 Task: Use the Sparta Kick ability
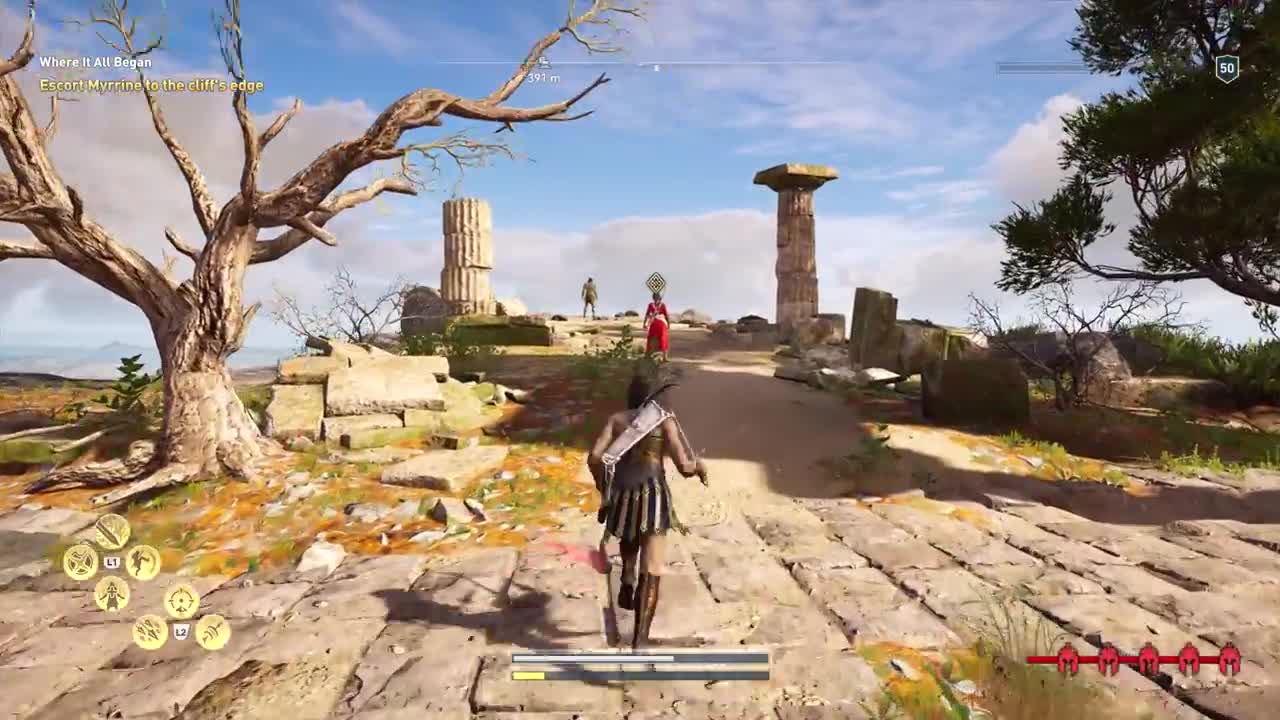[143, 562]
